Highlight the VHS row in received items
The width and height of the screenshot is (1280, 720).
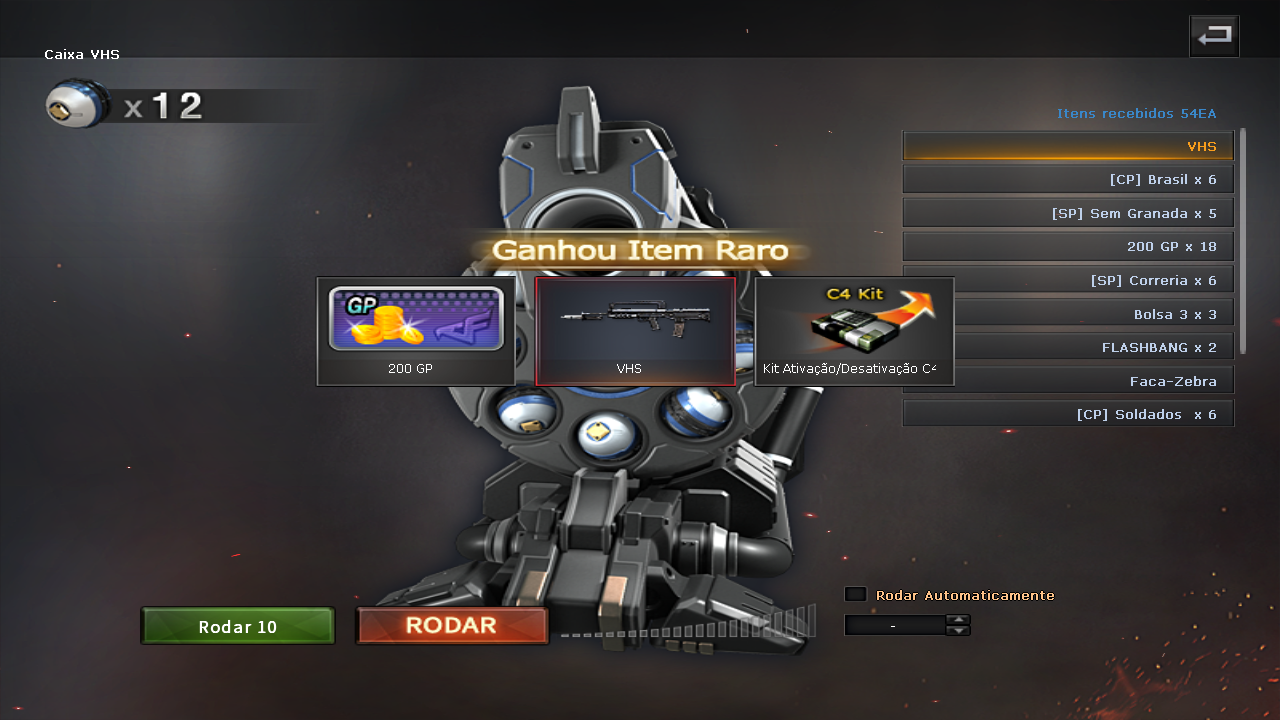click(1068, 146)
